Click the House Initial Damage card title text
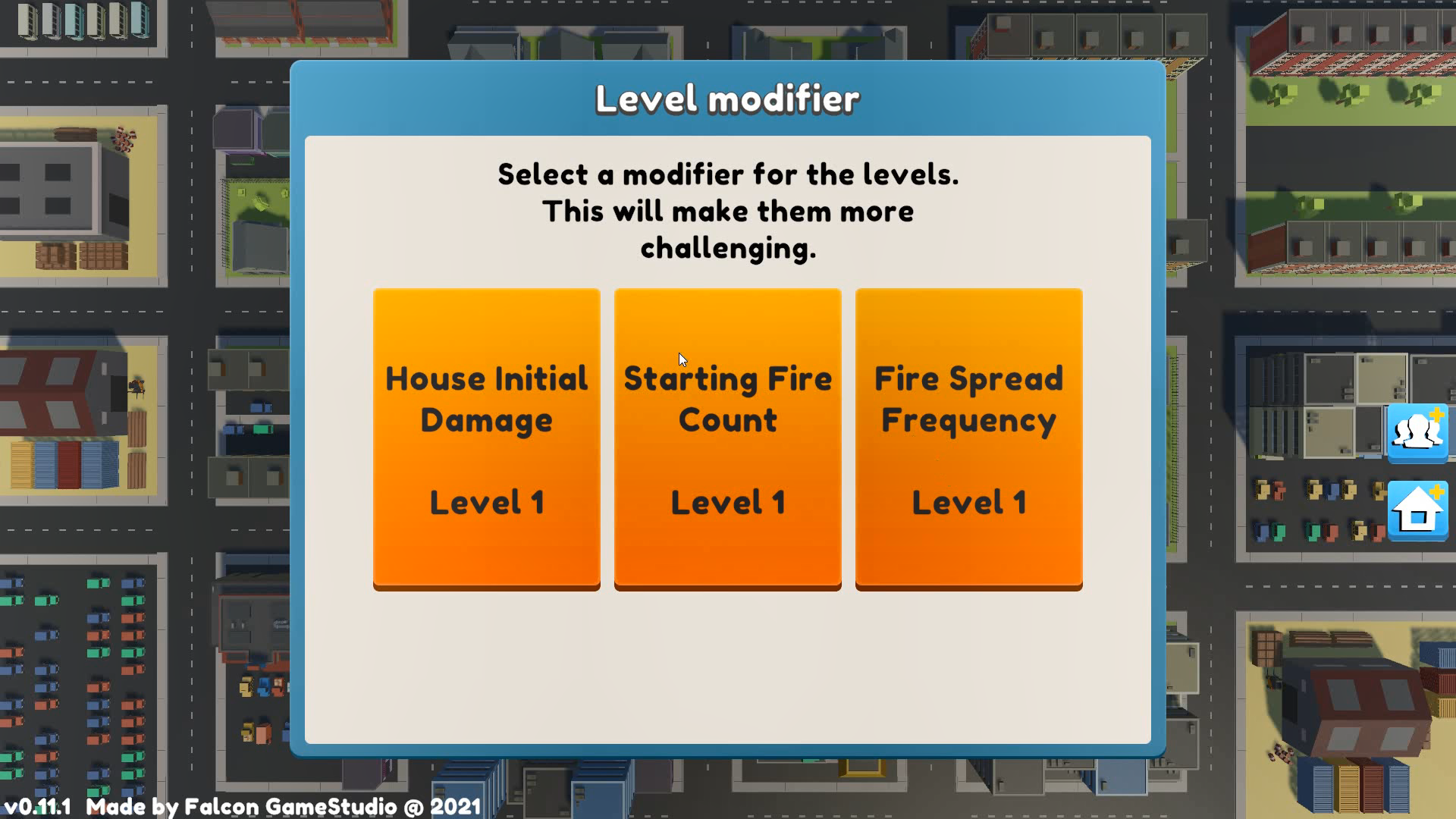This screenshot has width=1456, height=819. coord(486,398)
